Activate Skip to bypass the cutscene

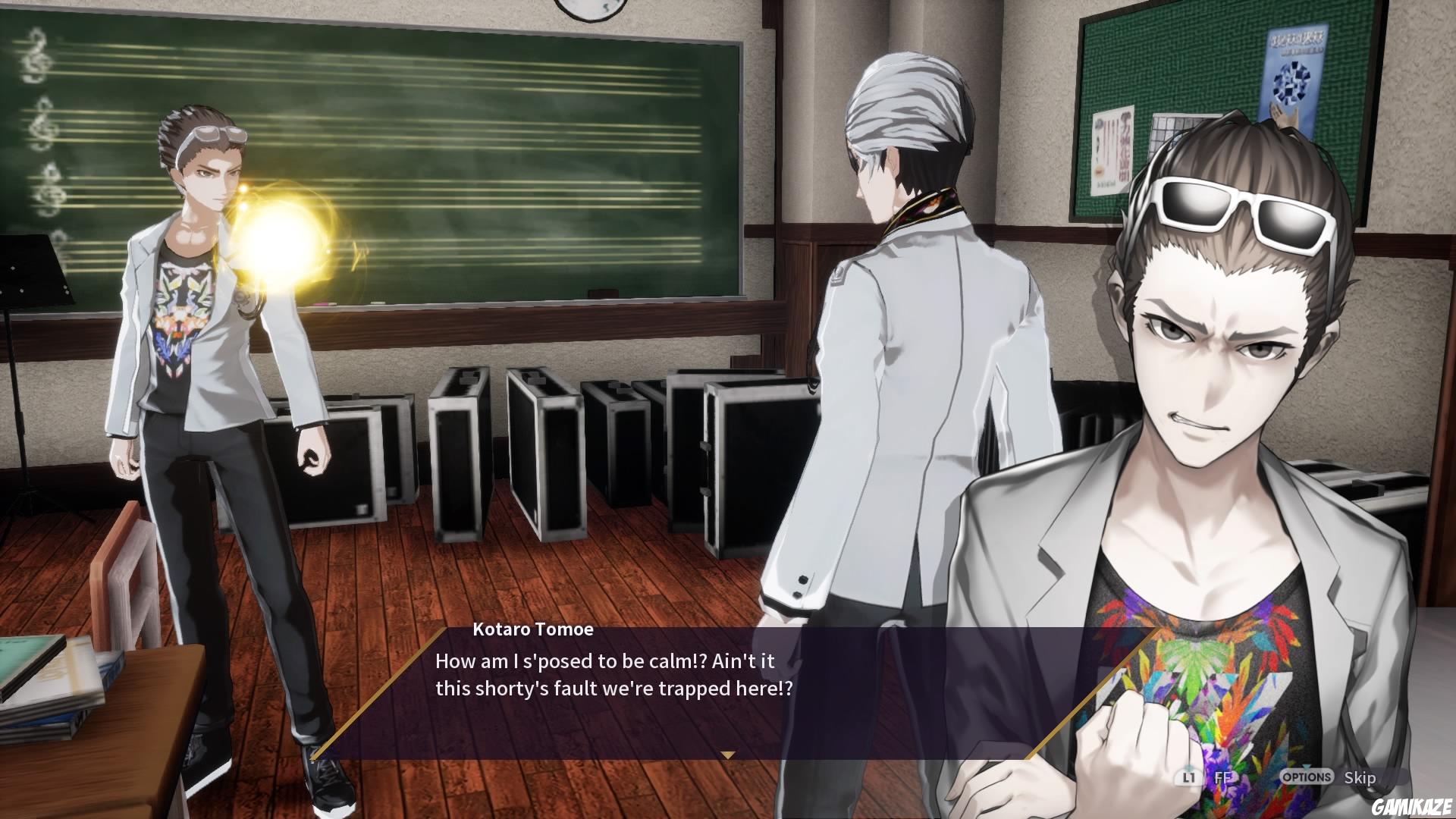click(1360, 778)
